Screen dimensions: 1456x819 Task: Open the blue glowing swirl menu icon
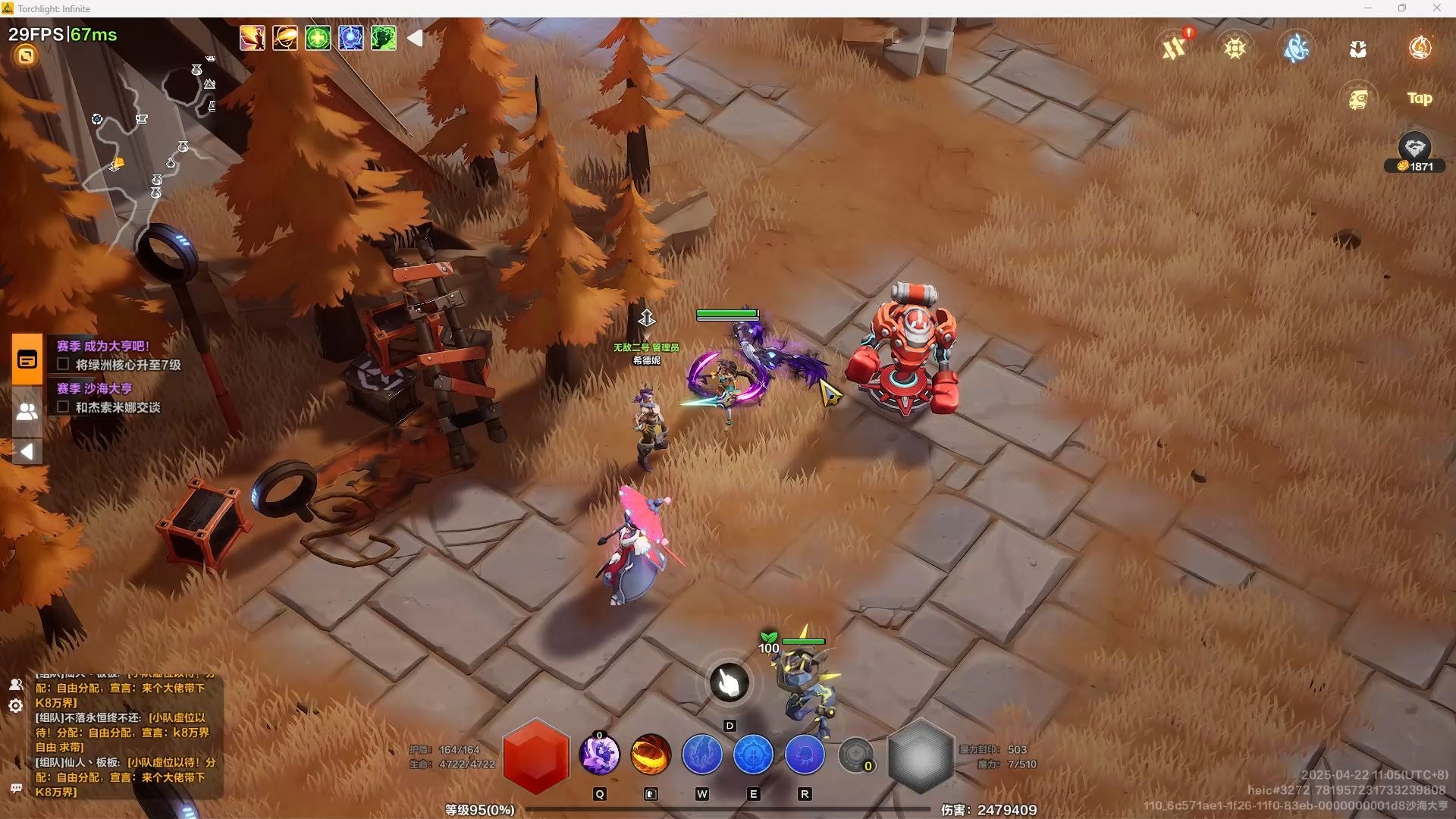click(1297, 49)
